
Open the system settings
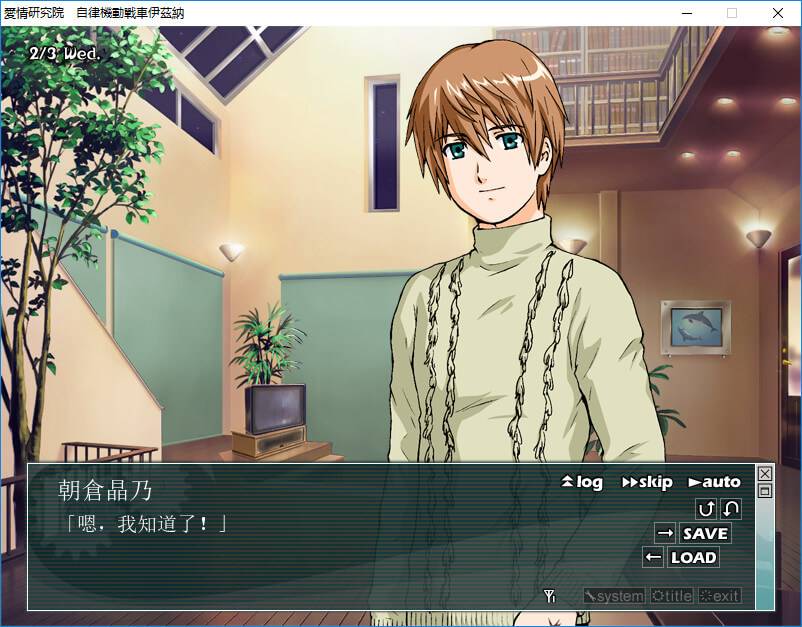tap(614, 596)
